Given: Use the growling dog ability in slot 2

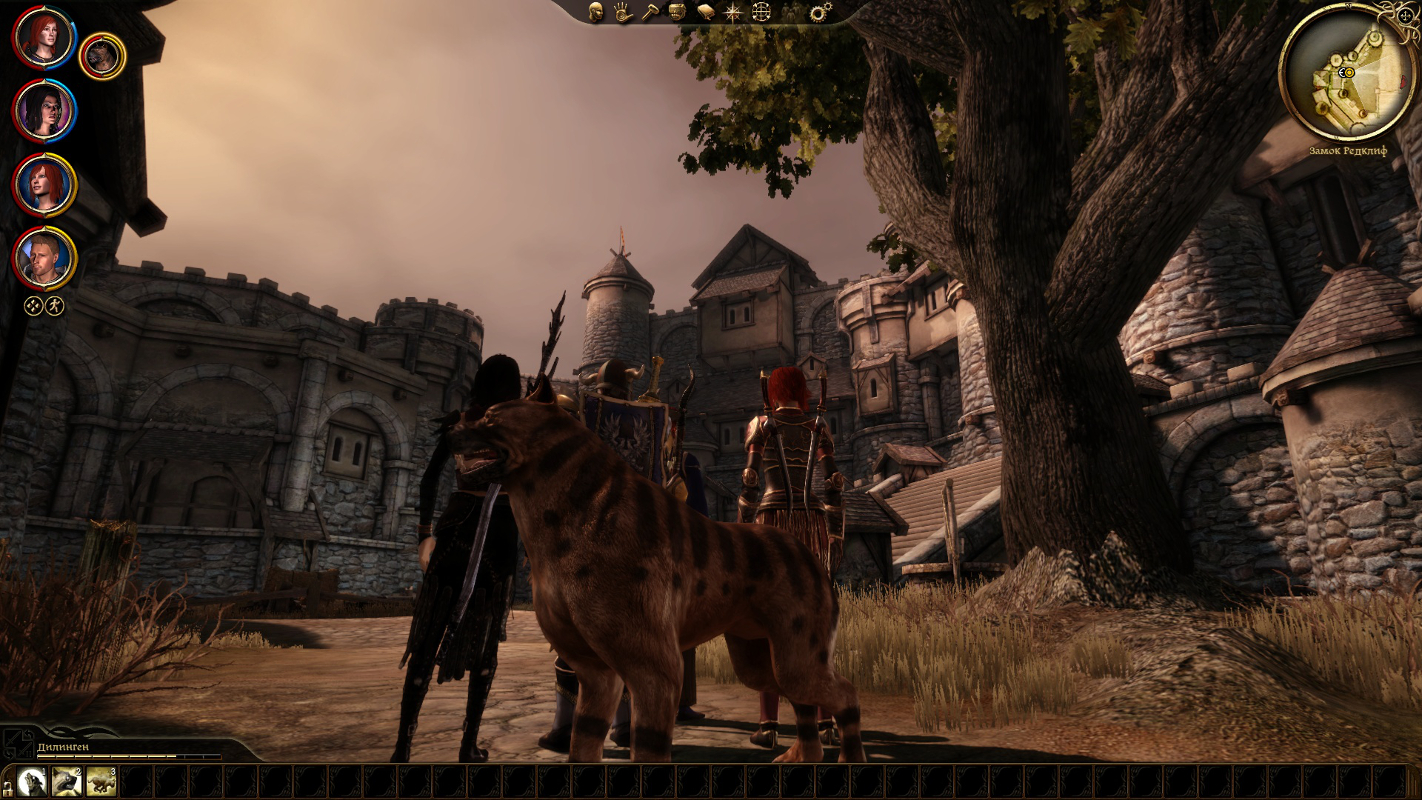Looking at the screenshot, I should [x=67, y=781].
